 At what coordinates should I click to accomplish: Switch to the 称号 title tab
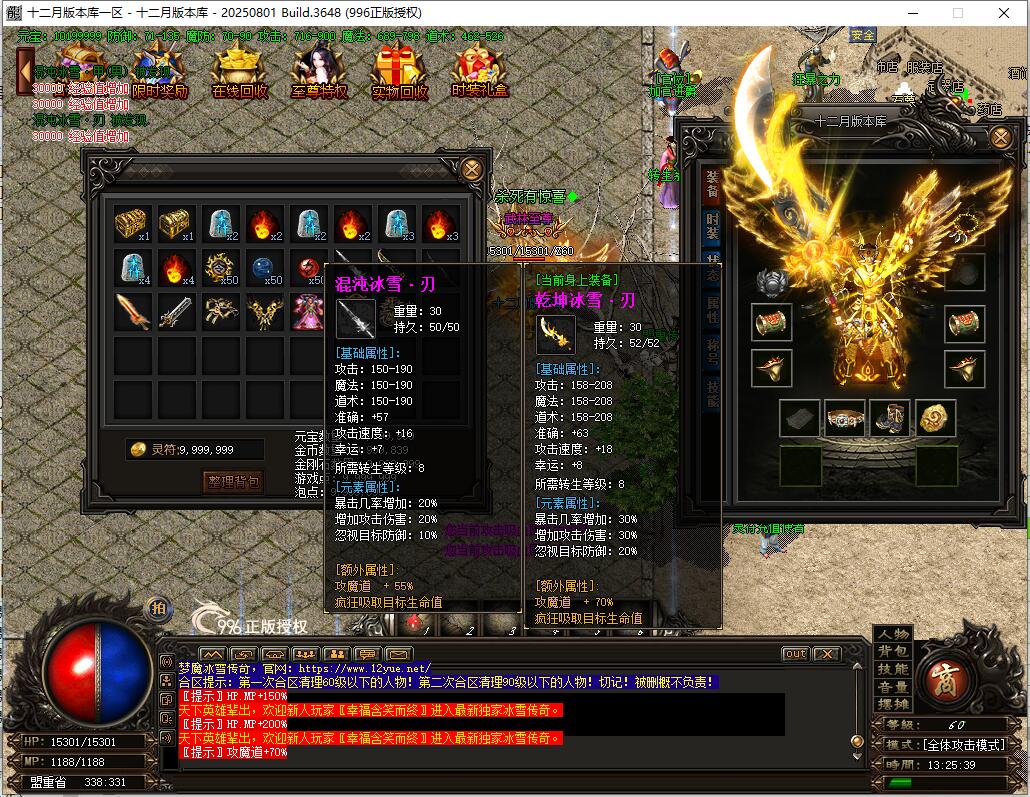point(712,352)
